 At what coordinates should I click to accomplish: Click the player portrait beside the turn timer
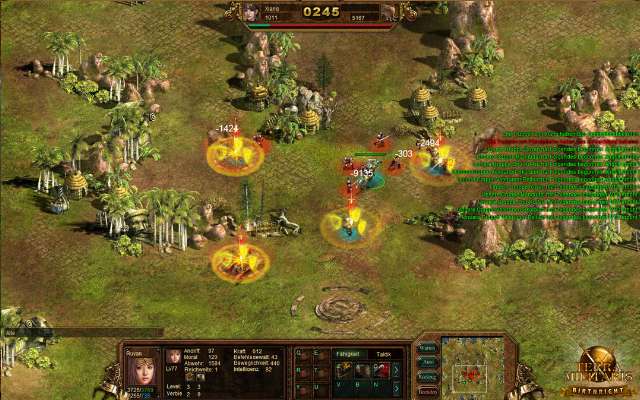[250, 11]
